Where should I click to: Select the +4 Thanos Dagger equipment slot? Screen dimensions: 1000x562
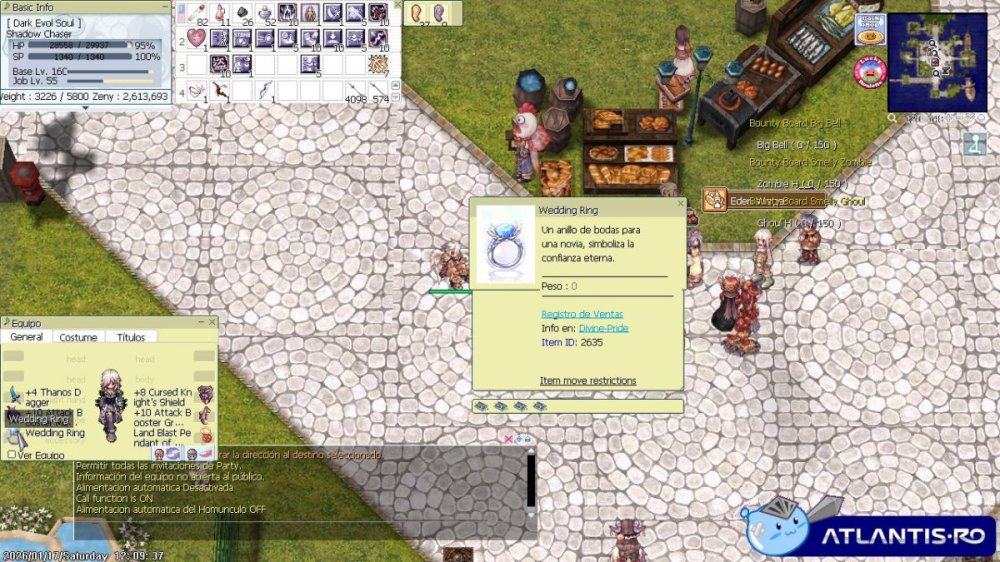tap(15, 394)
